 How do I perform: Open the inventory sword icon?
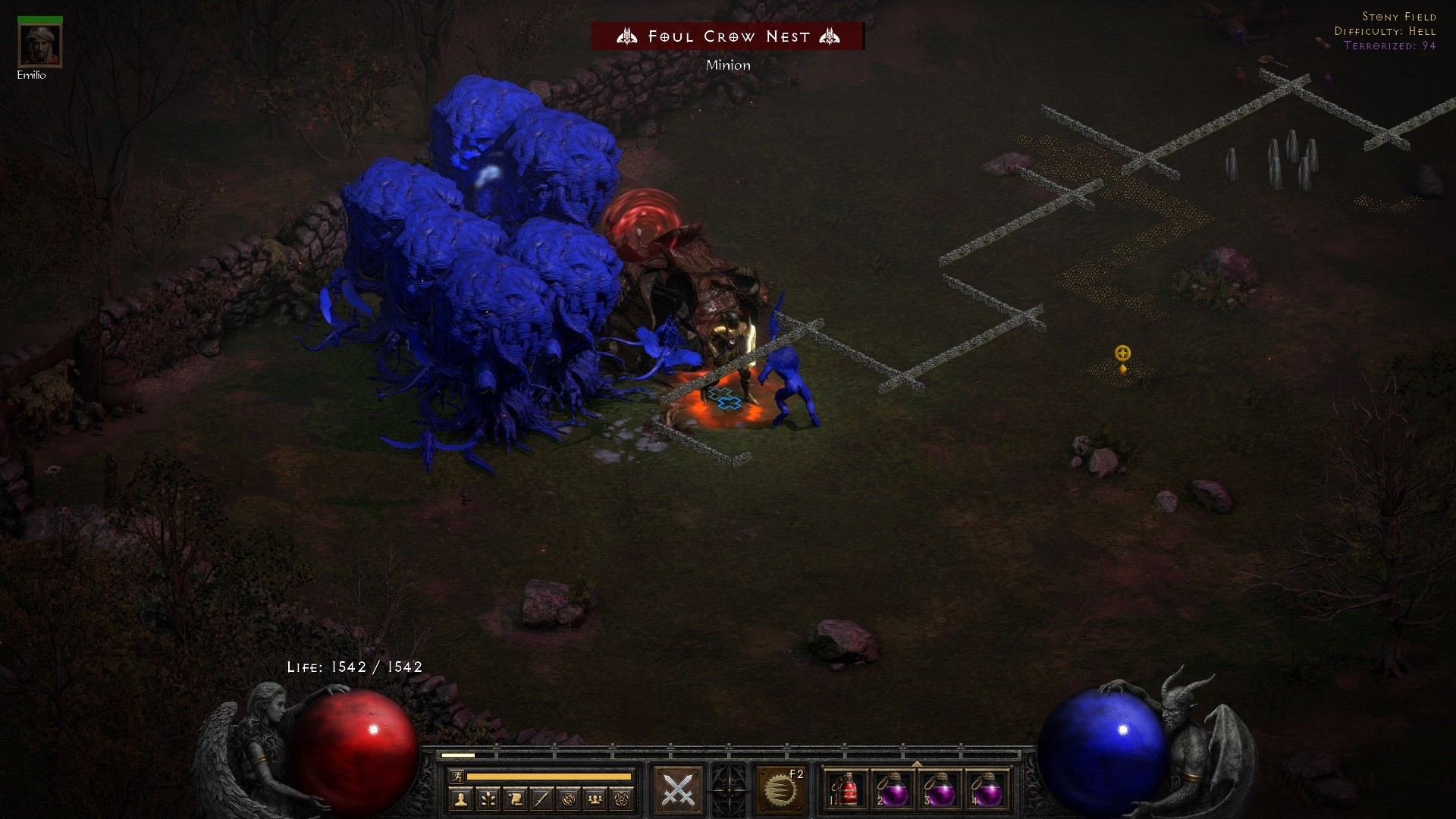coord(541,799)
